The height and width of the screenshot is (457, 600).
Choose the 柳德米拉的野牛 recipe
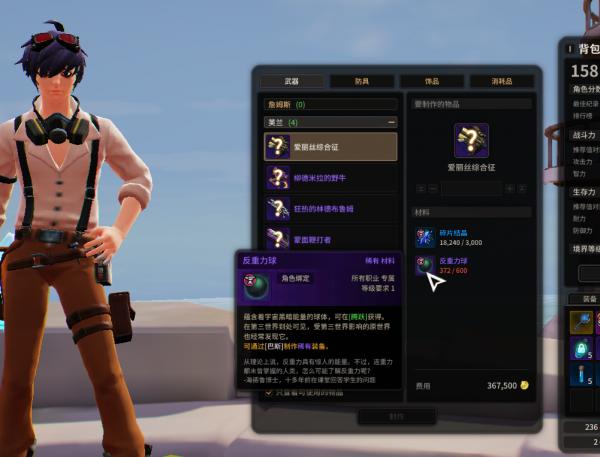coord(330,178)
